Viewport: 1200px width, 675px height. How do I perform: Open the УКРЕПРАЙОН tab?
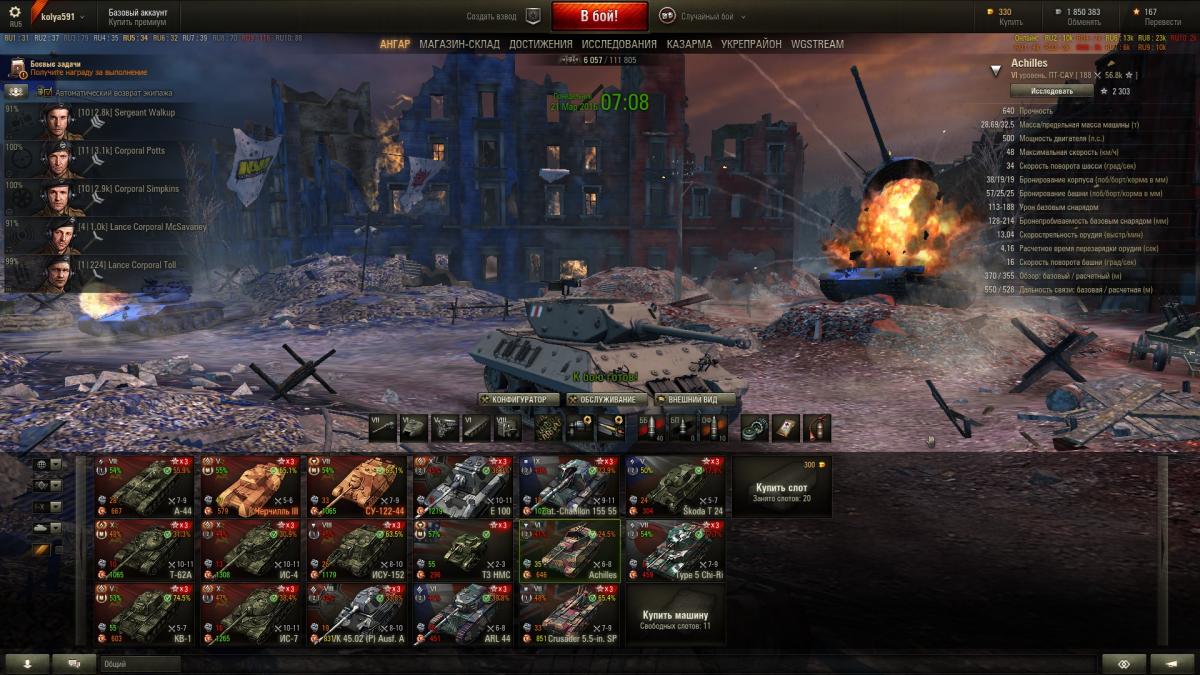tap(751, 44)
